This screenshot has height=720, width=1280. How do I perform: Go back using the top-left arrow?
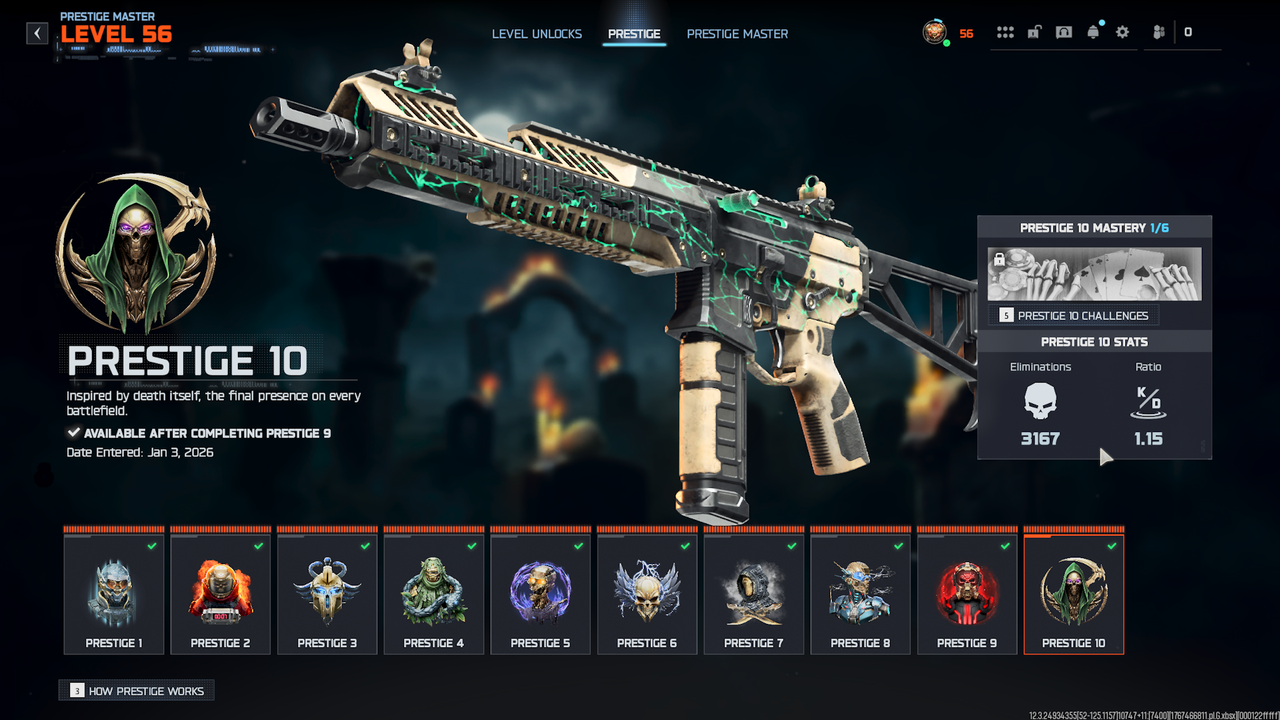click(37, 33)
